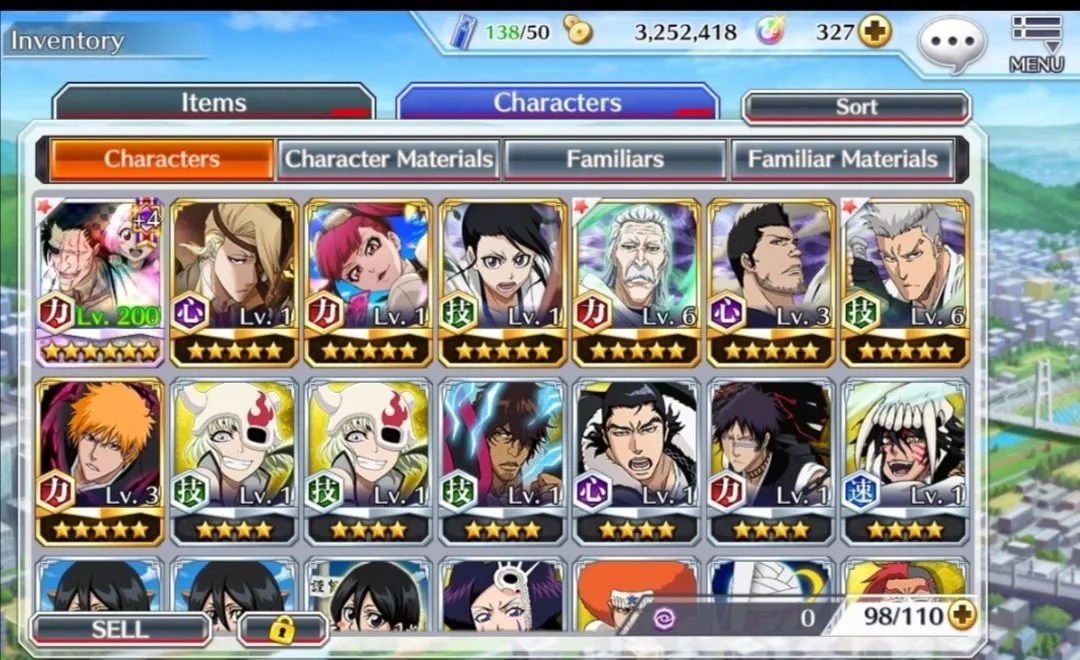Switch to the Items tab

[x=214, y=103]
